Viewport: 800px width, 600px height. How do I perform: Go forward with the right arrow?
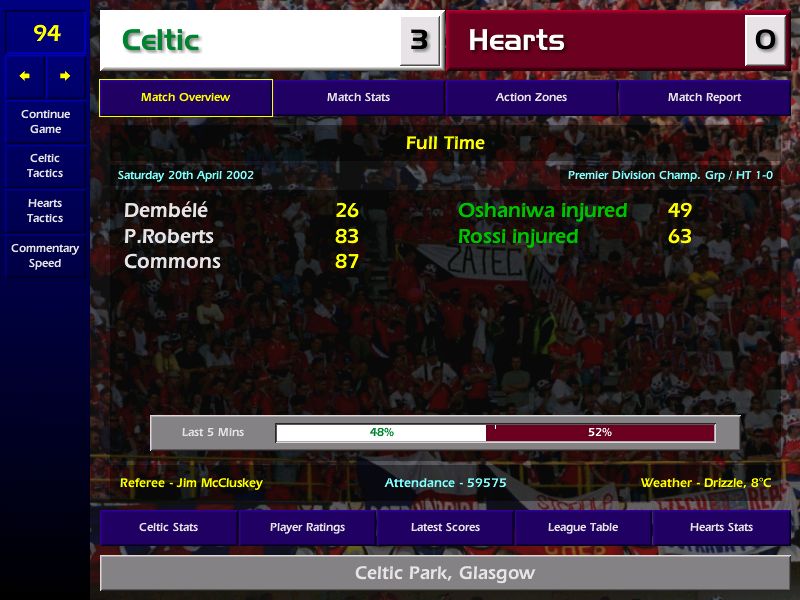pyautogui.click(x=65, y=76)
